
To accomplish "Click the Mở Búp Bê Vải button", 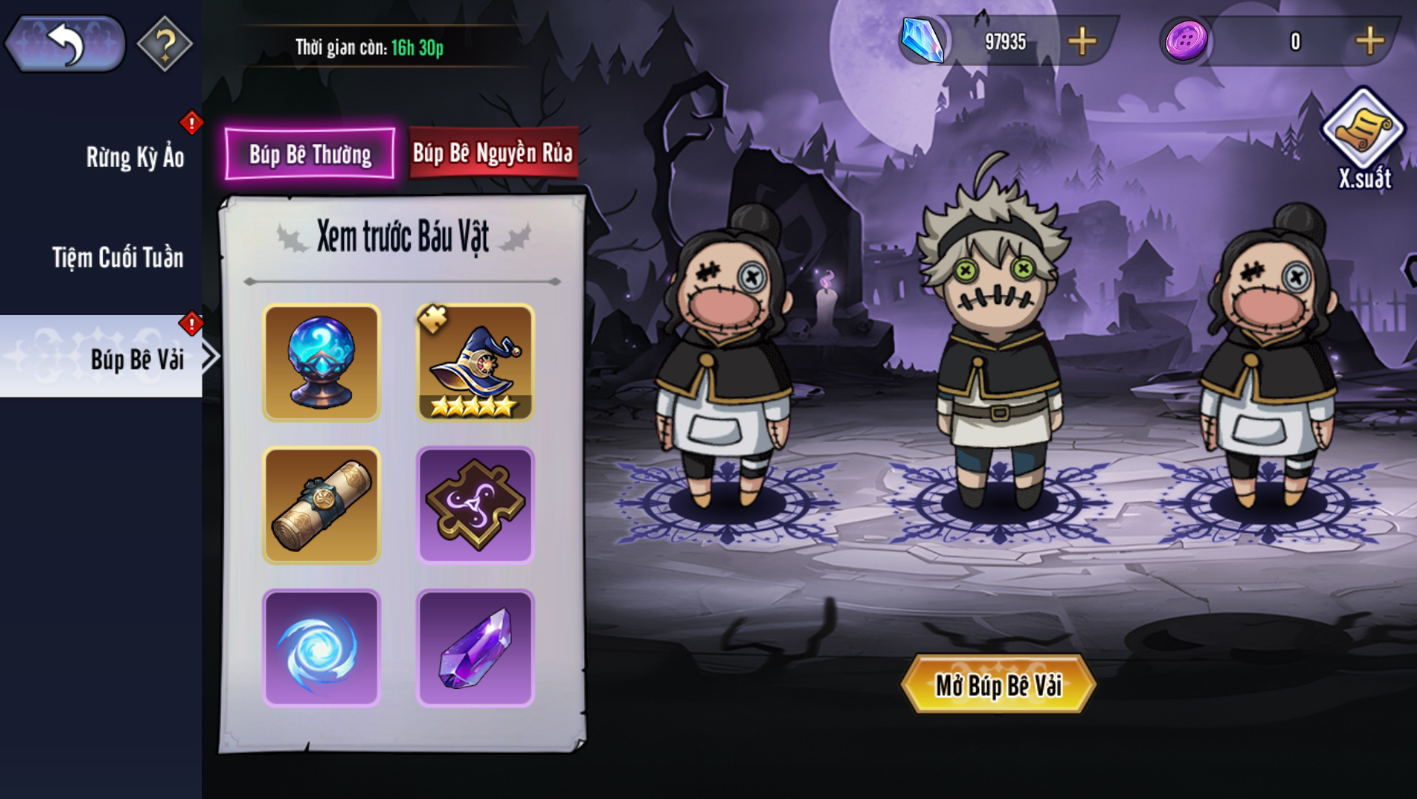I will coord(998,685).
